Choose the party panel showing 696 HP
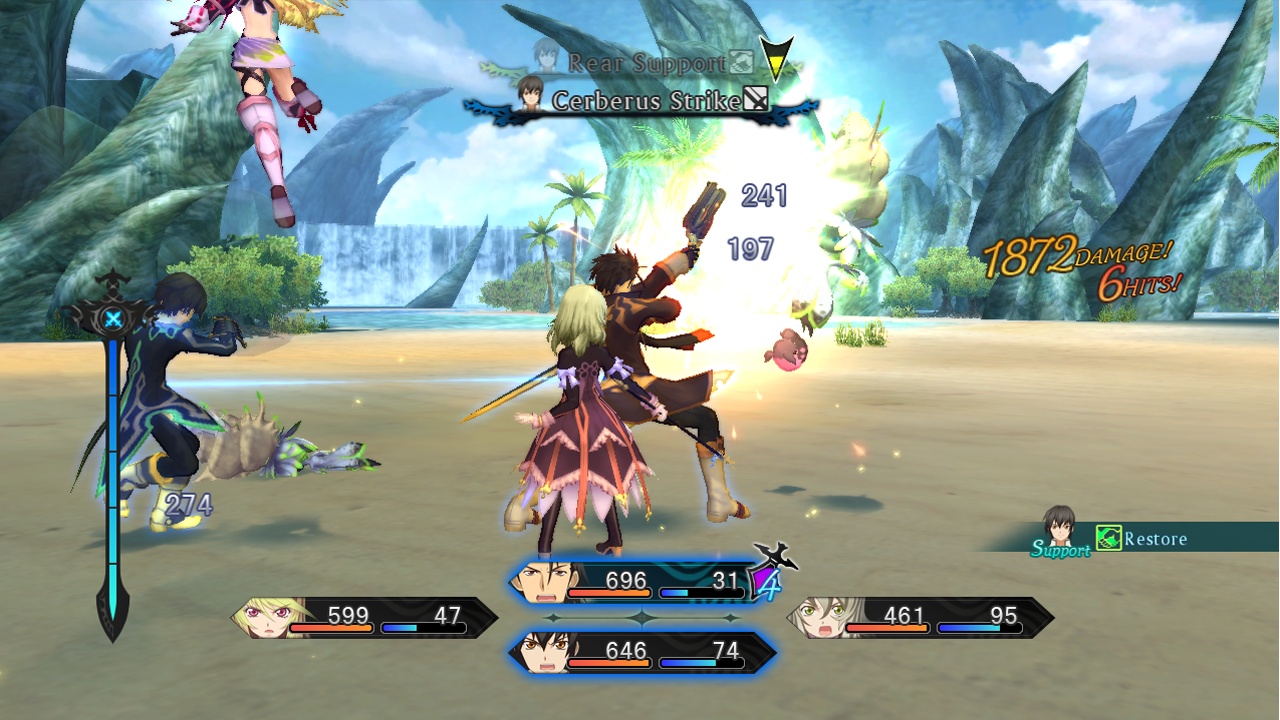This screenshot has width=1280, height=720. 640,581
